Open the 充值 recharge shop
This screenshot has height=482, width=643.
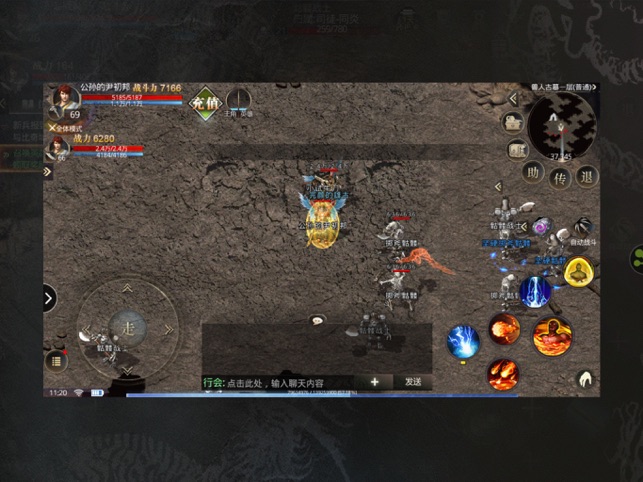tap(205, 102)
